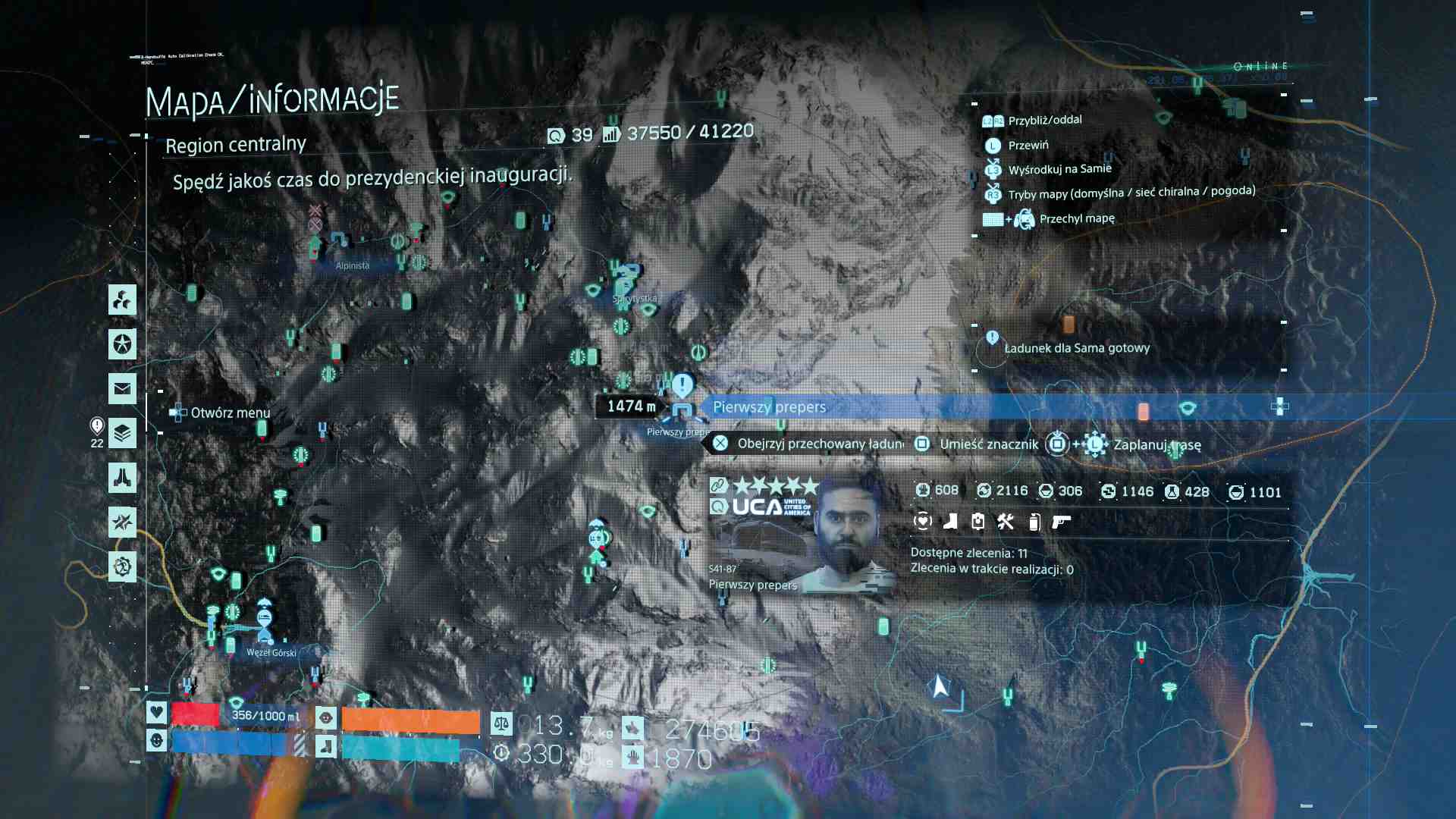Click the Pierwszy prepers shelter map marker
The image size is (1456, 819).
[x=682, y=413]
